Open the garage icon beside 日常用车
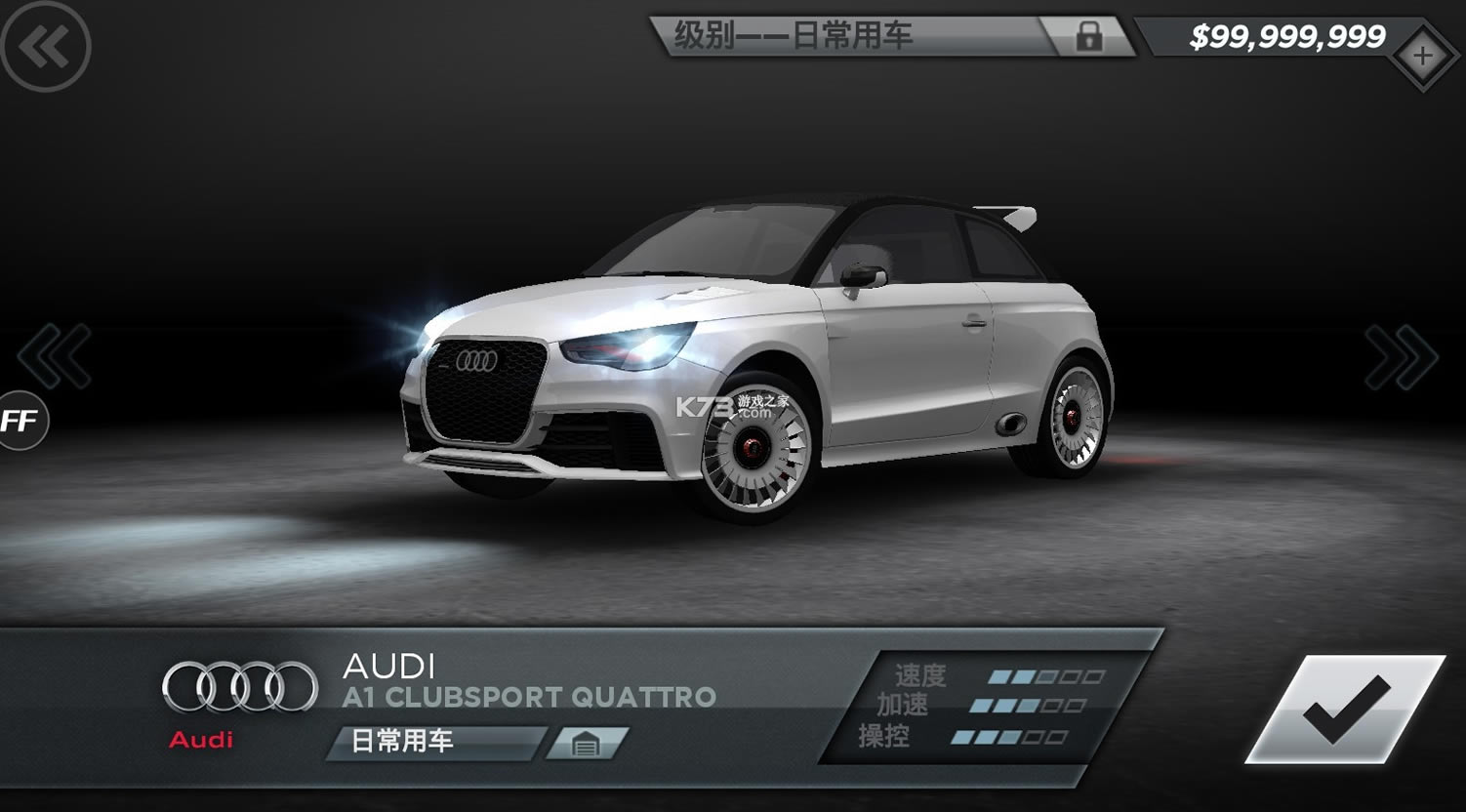The height and width of the screenshot is (812, 1466). [x=586, y=744]
